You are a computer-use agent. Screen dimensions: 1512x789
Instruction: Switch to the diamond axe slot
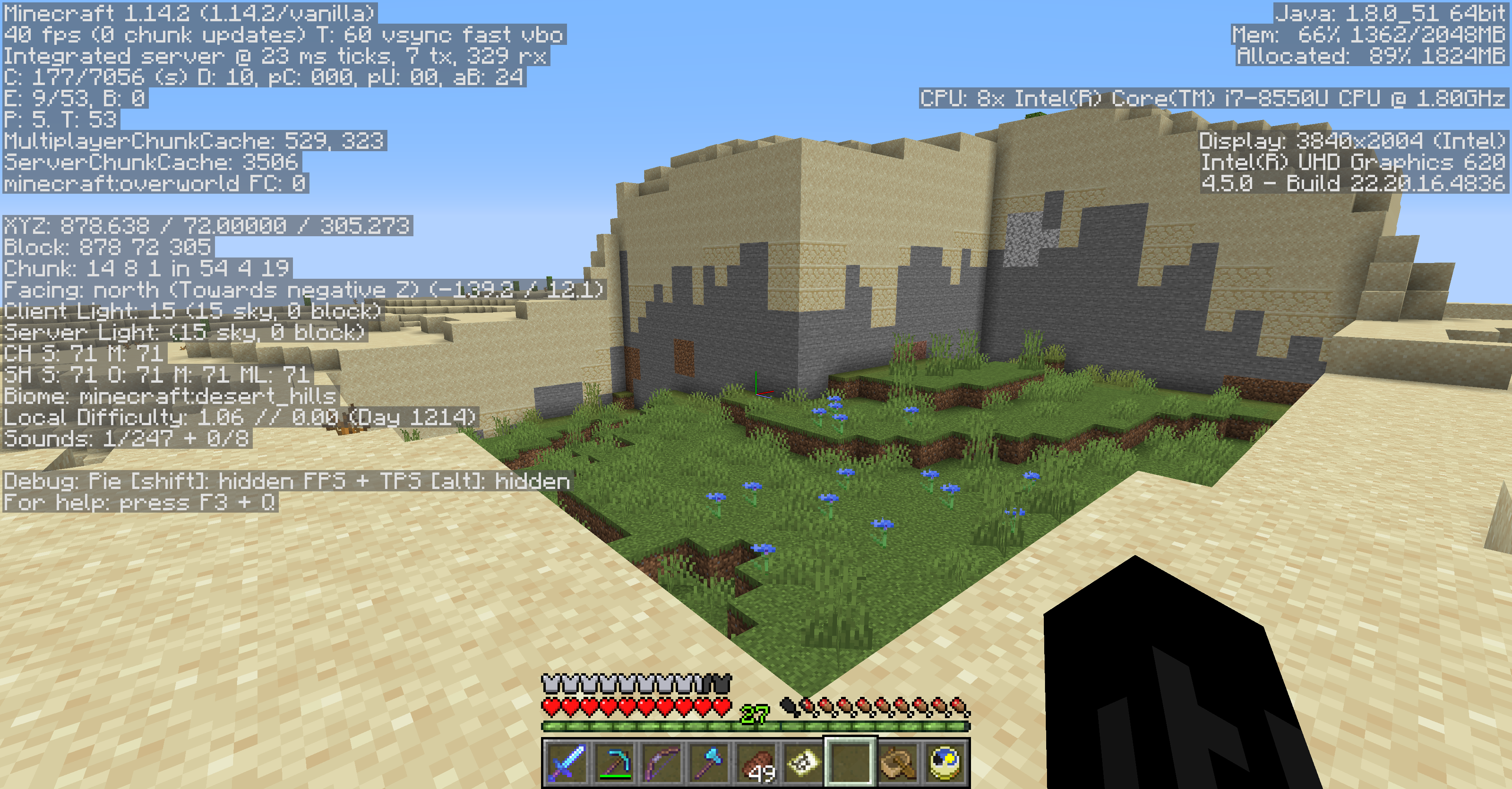point(708,762)
